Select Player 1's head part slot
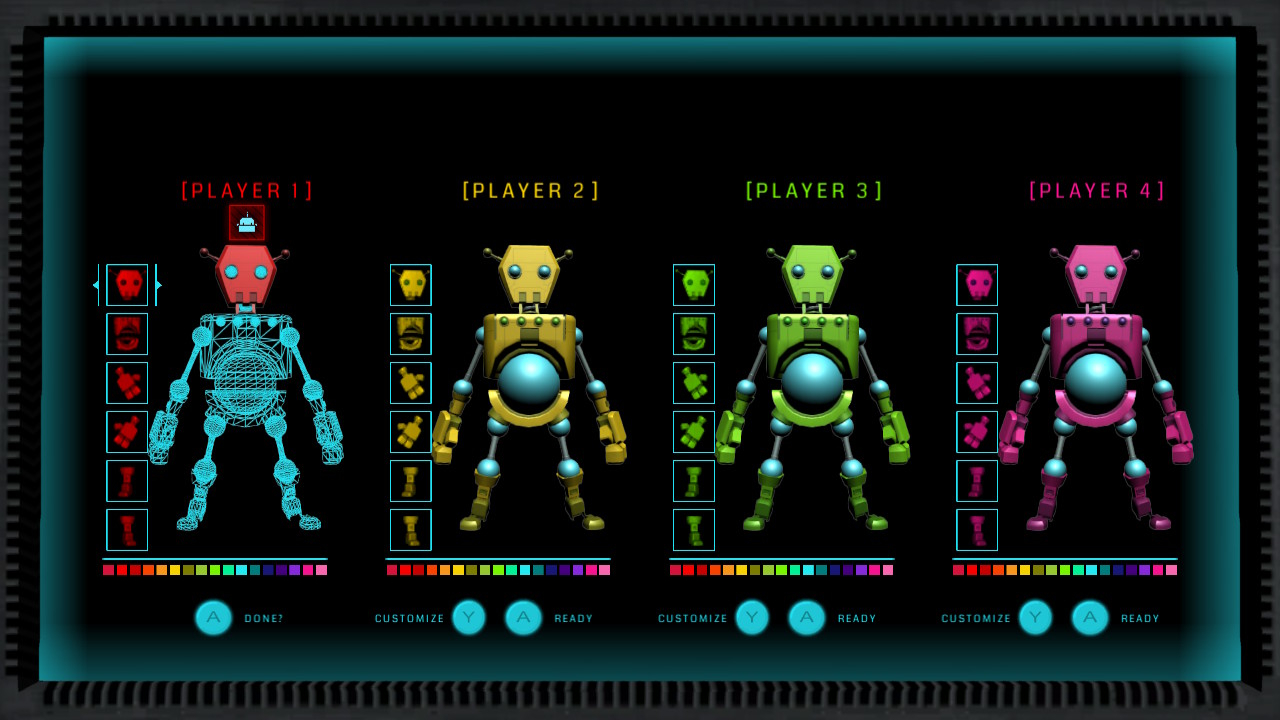The height and width of the screenshot is (720, 1280). point(127,285)
